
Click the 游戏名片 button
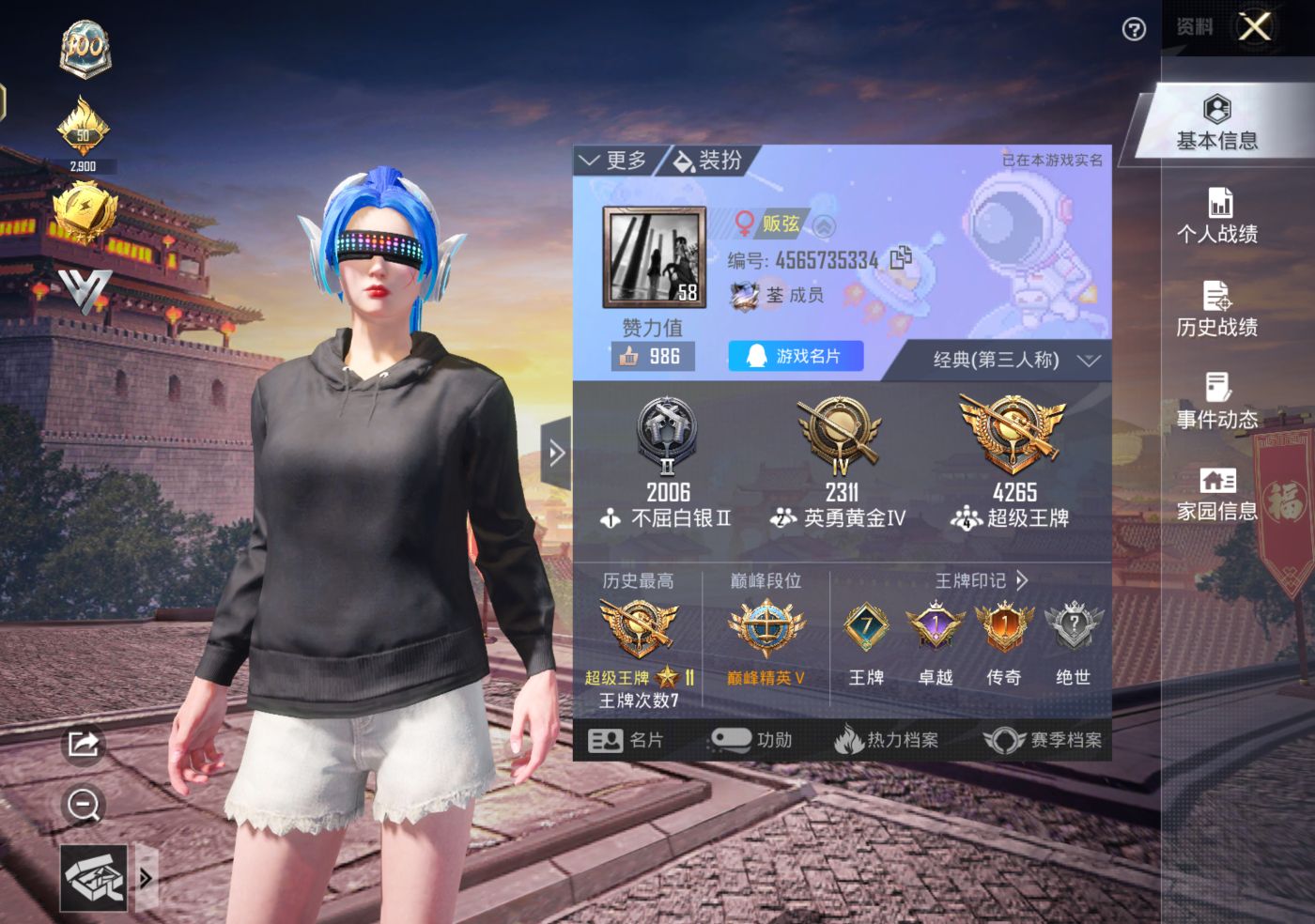(795, 356)
